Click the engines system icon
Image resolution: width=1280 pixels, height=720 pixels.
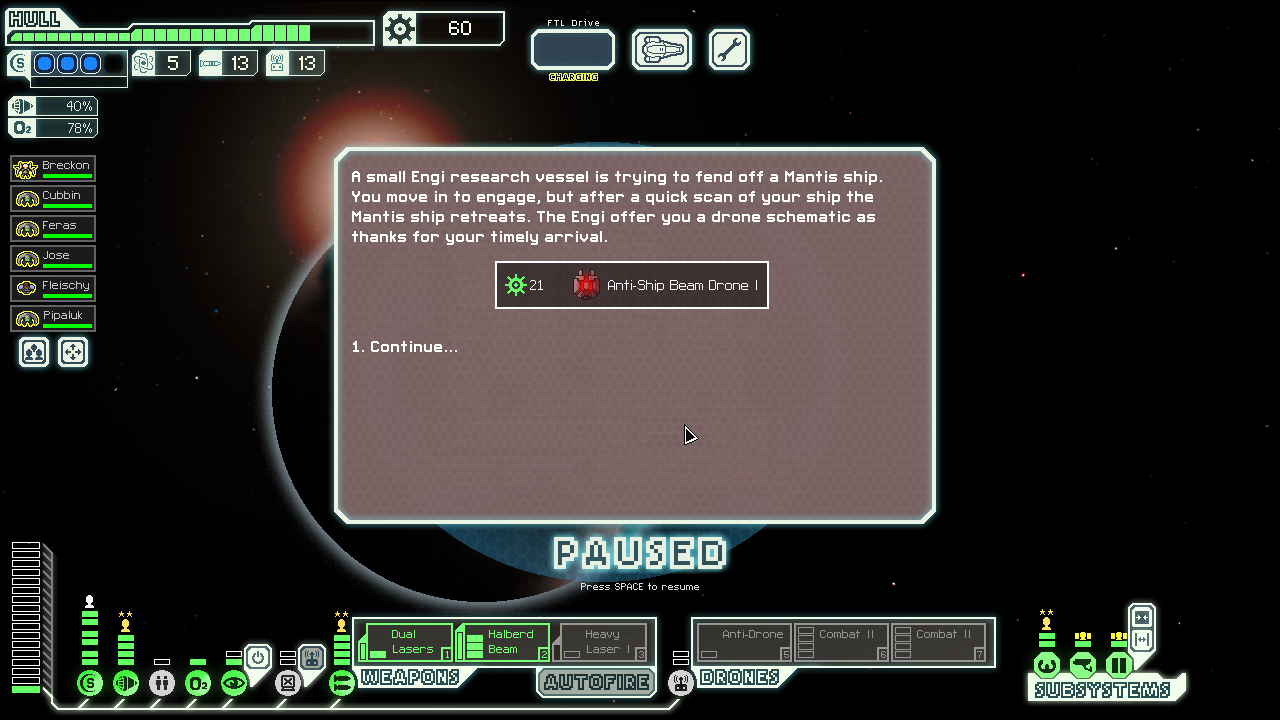point(126,683)
